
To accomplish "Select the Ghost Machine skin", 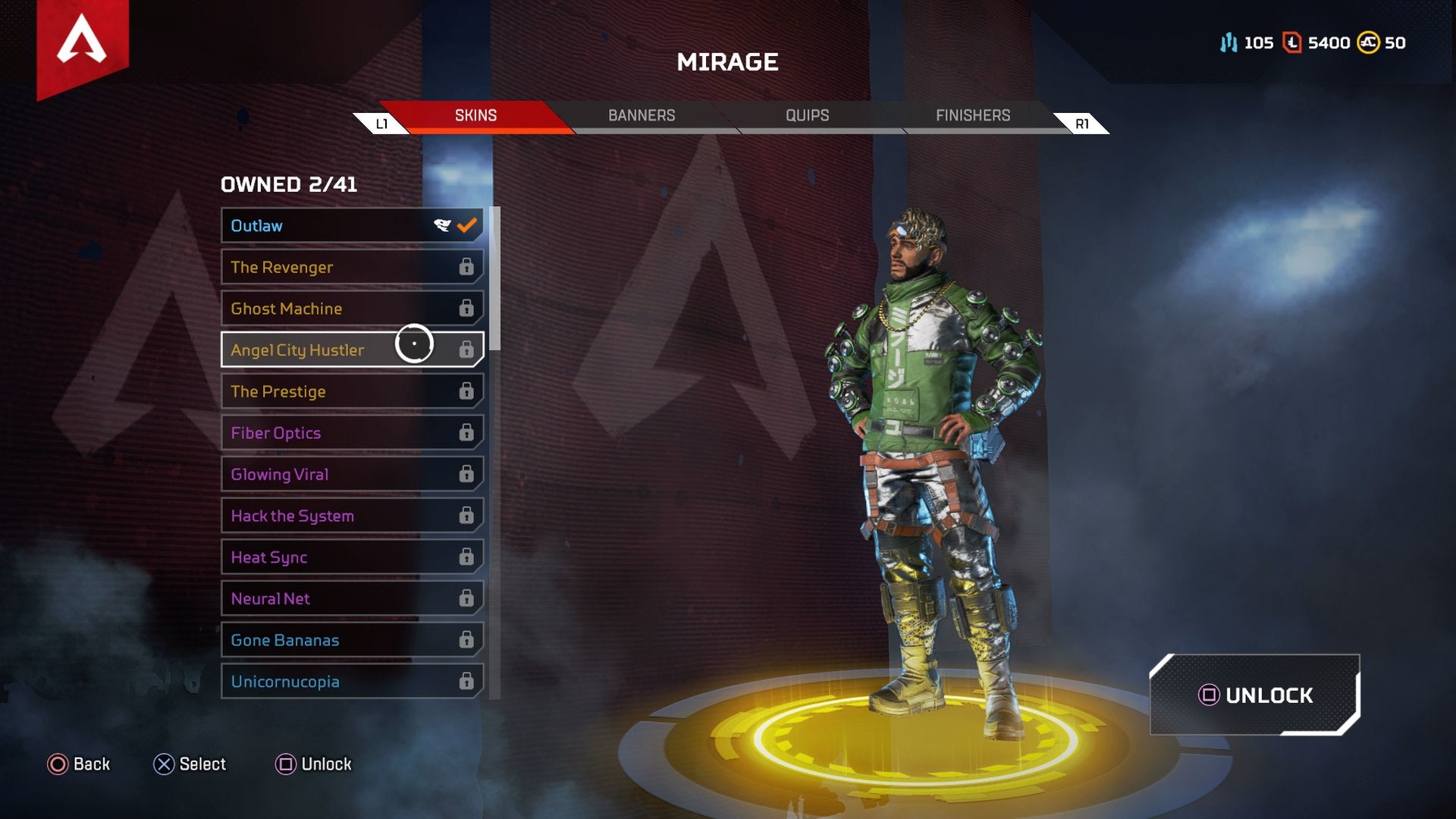I will pos(318,309).
